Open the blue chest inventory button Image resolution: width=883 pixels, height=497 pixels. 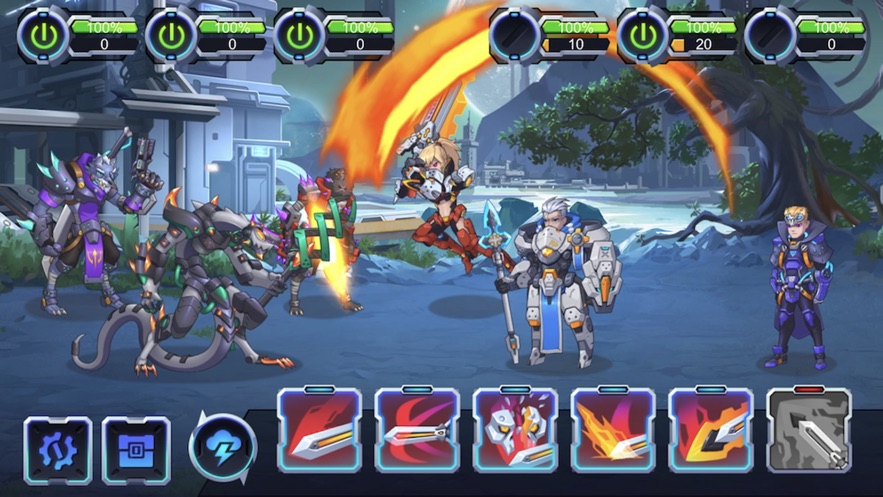click(136, 450)
